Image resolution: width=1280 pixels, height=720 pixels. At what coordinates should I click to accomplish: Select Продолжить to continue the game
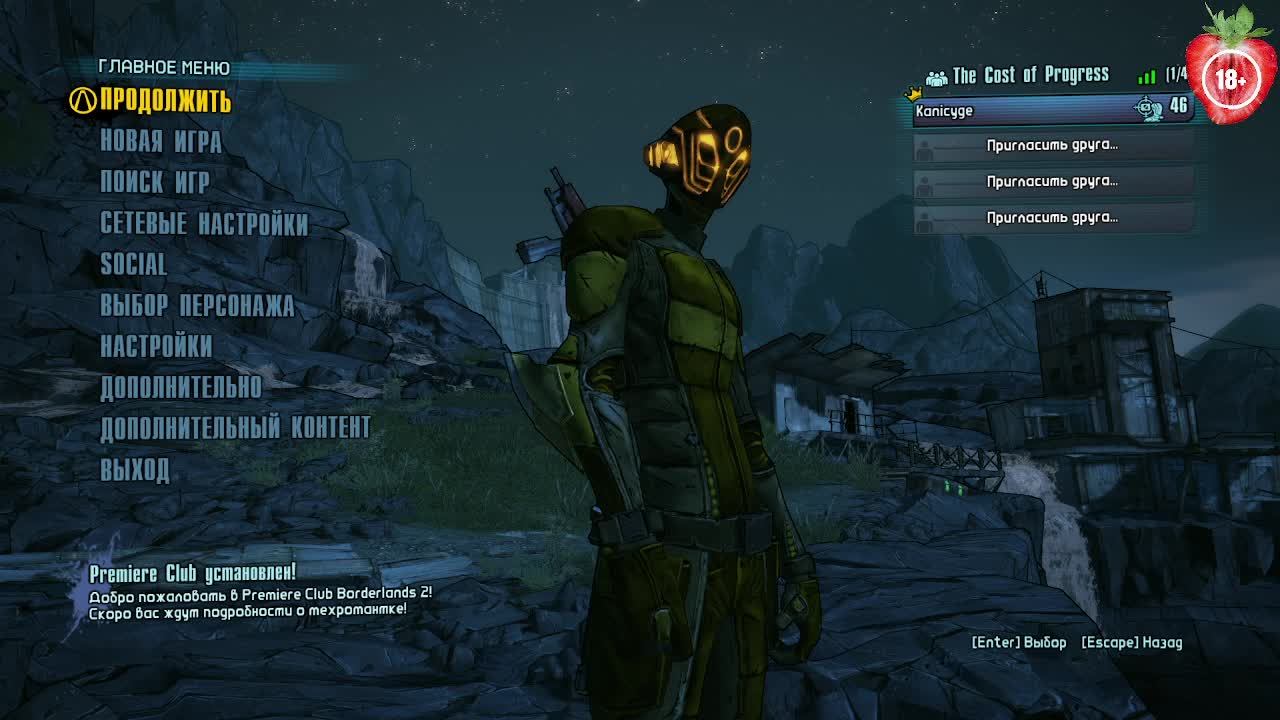[x=165, y=101]
